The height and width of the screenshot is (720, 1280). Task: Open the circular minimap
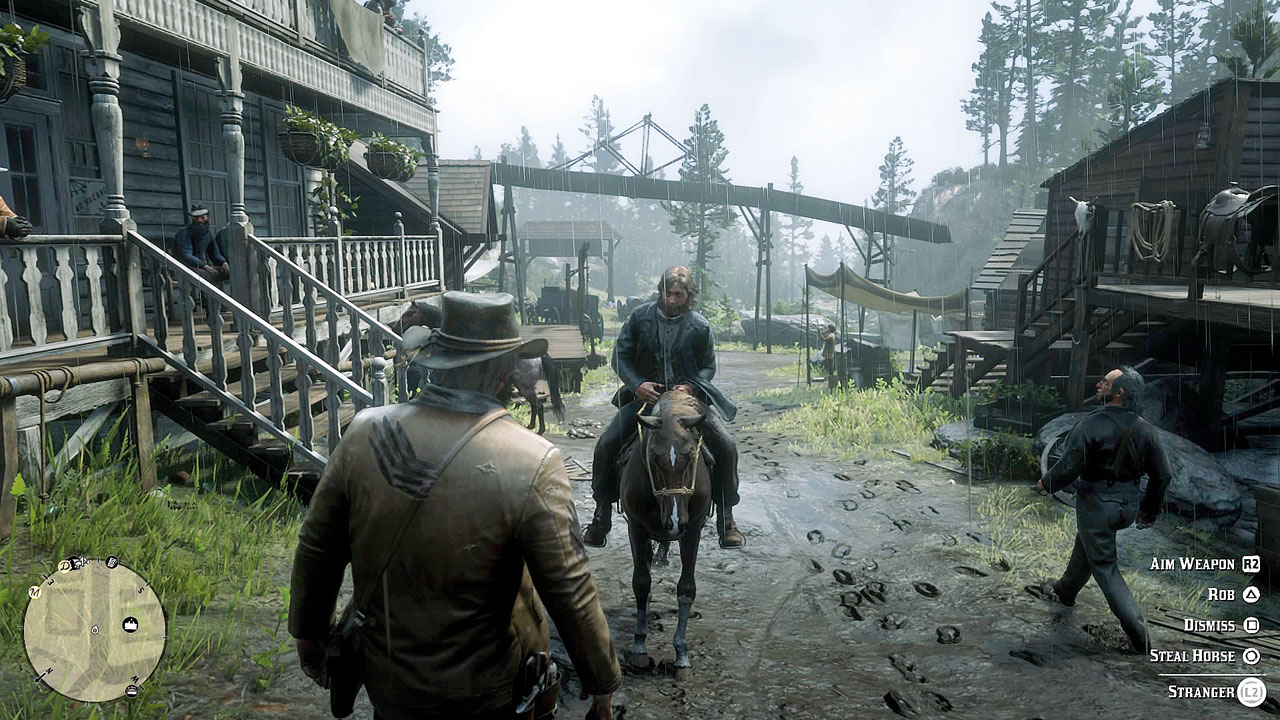(95, 629)
